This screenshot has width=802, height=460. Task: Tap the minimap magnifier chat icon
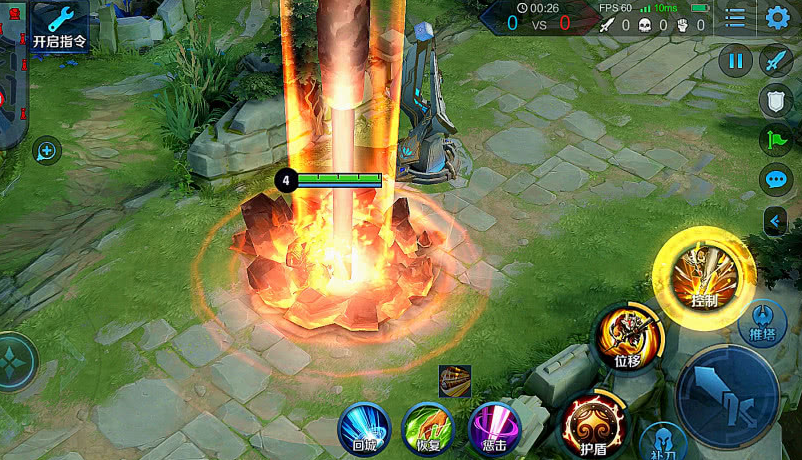coord(47,151)
